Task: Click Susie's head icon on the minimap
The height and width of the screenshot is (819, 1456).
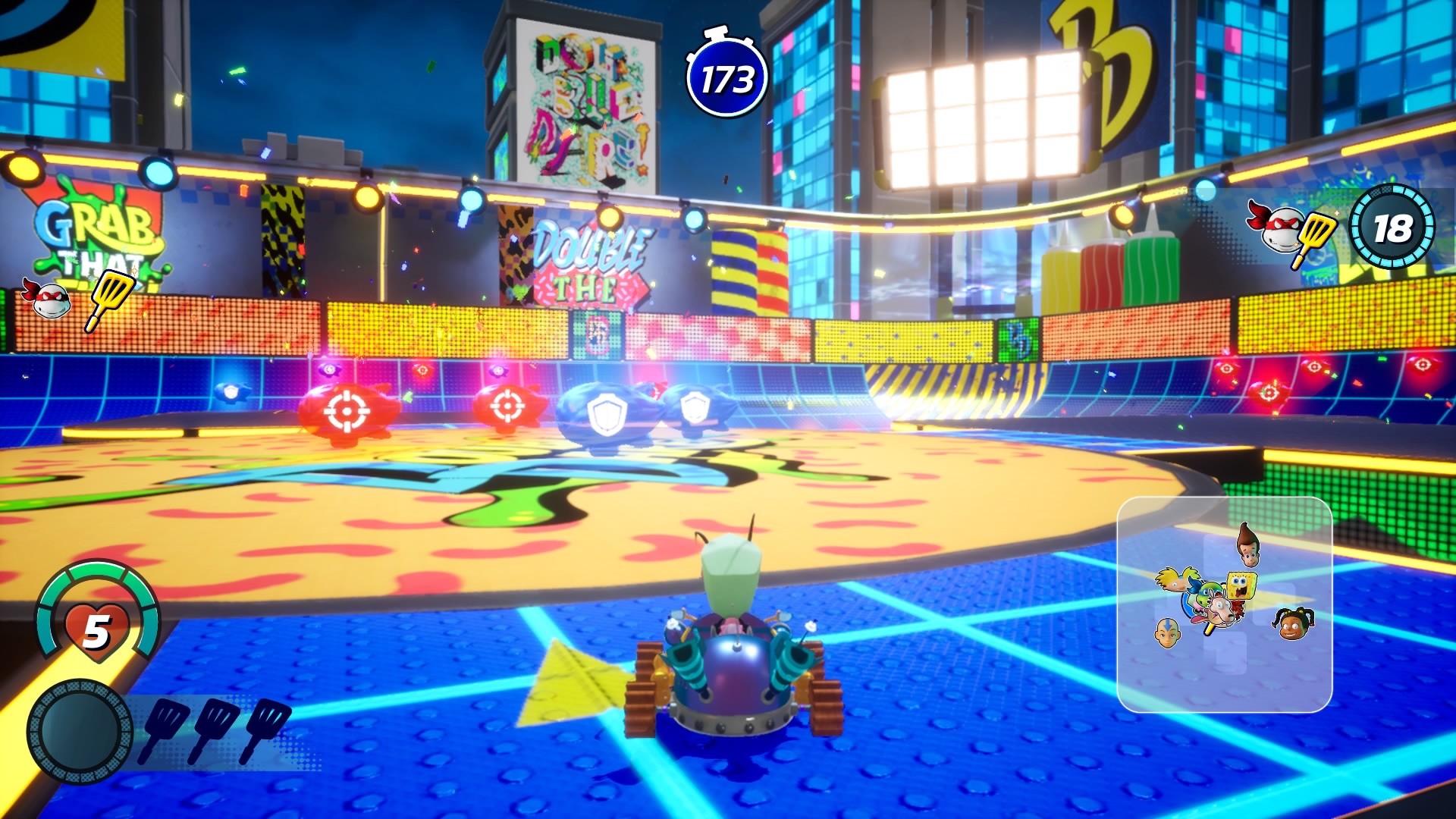Action: pyautogui.click(x=1292, y=624)
